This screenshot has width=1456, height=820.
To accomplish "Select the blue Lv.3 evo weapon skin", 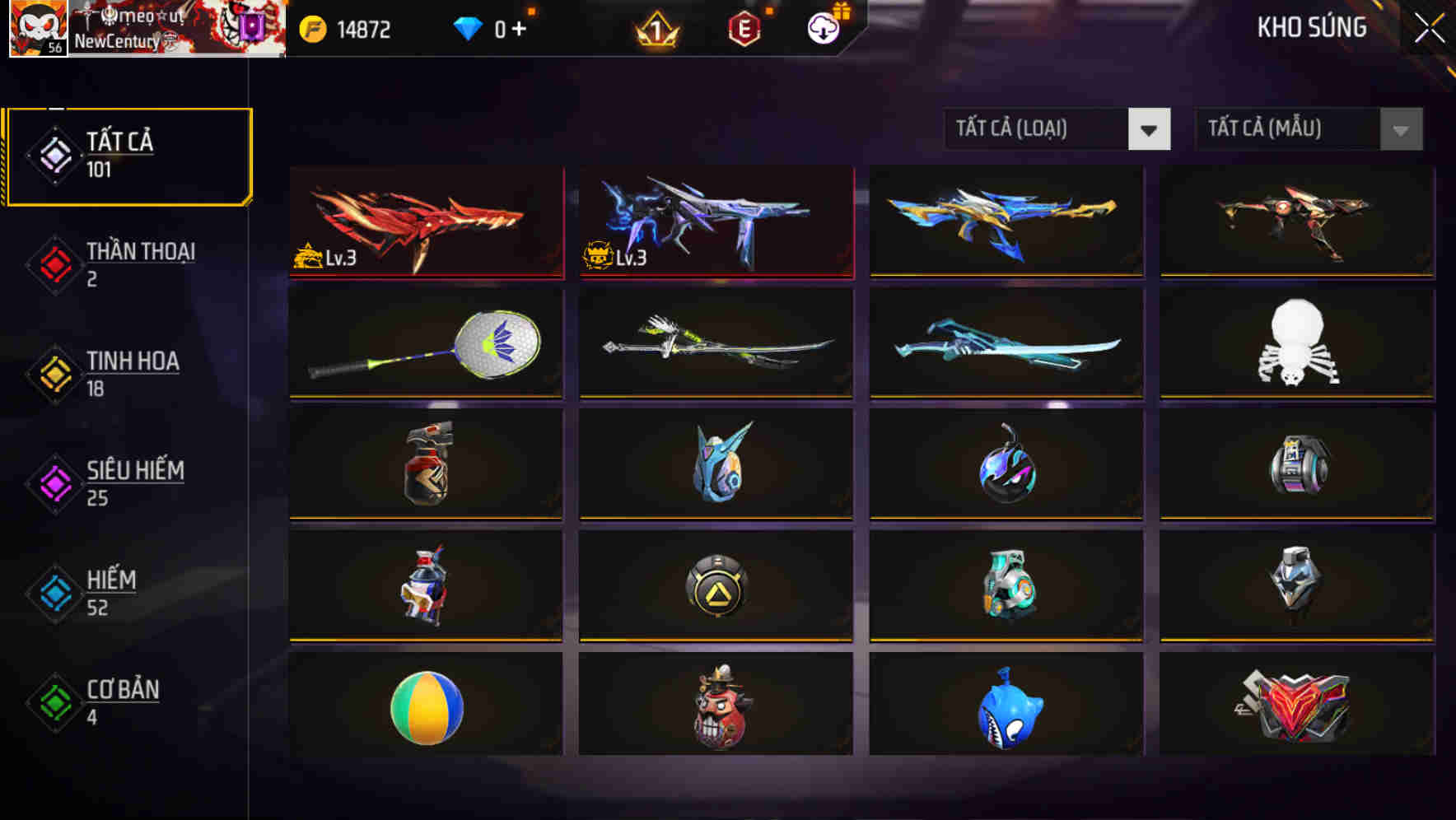I will pos(716,221).
